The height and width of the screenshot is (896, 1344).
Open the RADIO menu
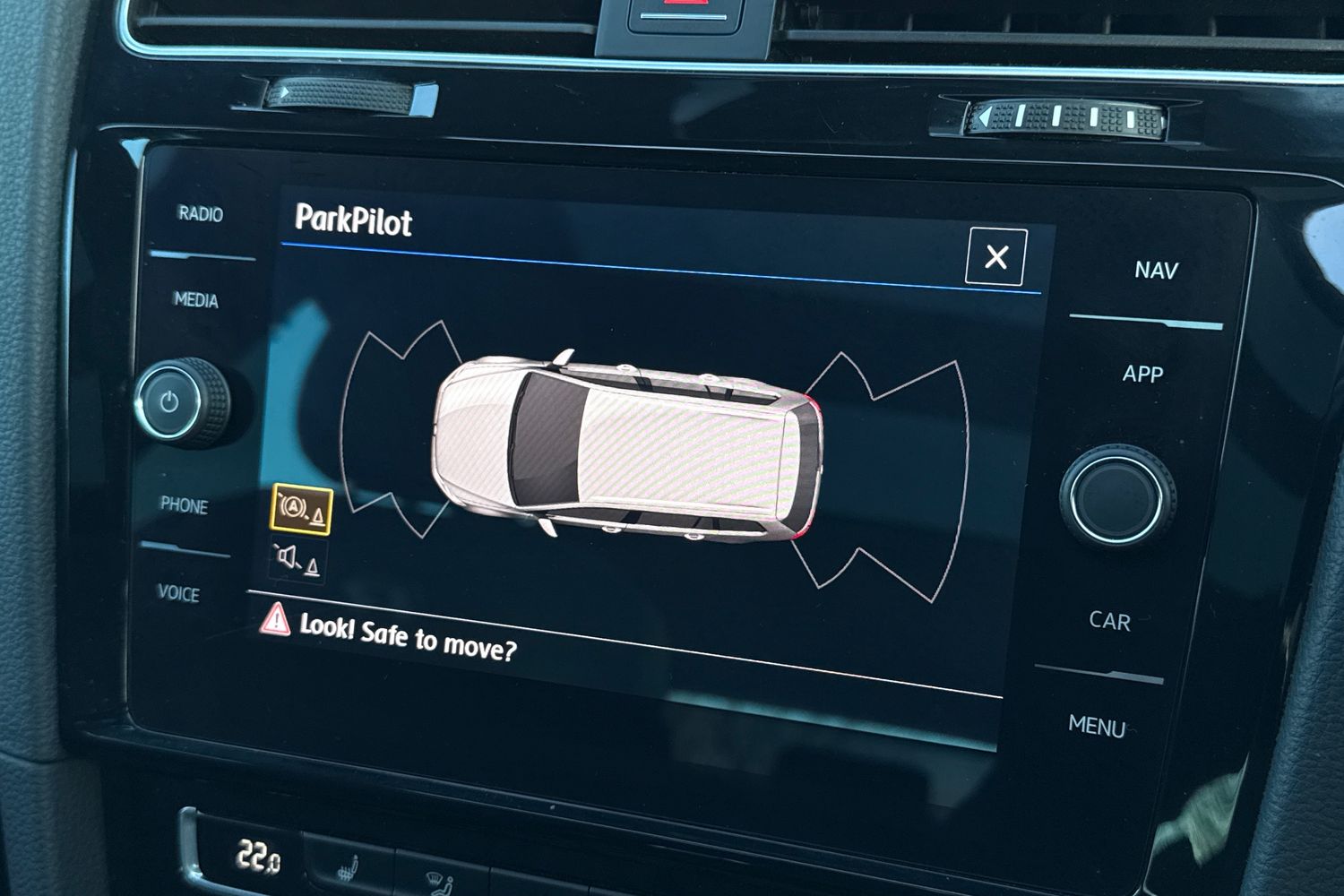coord(201,213)
